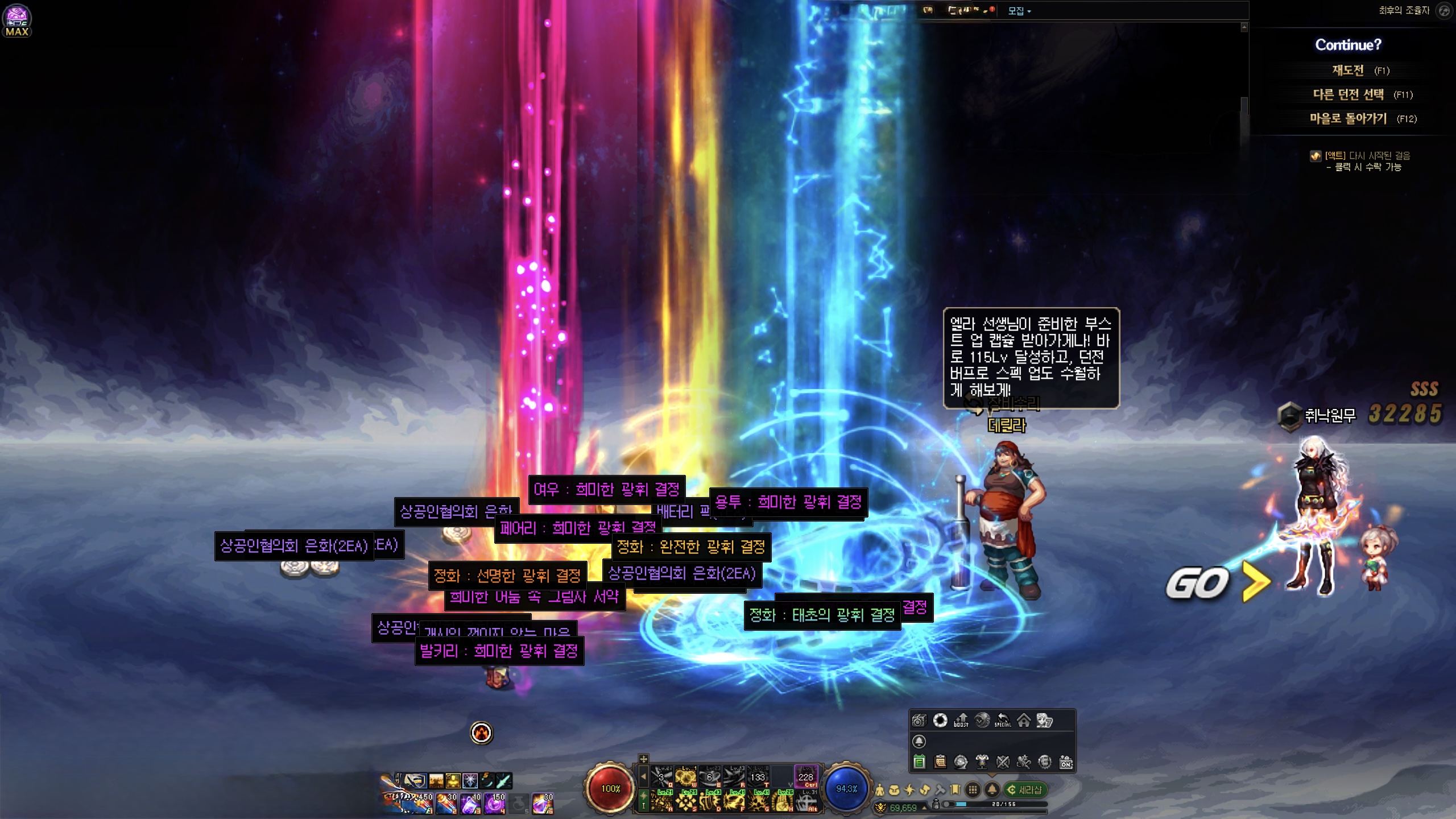Open the 모집 recruitment dropdown
Image resolution: width=1456 pixels, height=819 pixels.
[x=1019, y=11]
